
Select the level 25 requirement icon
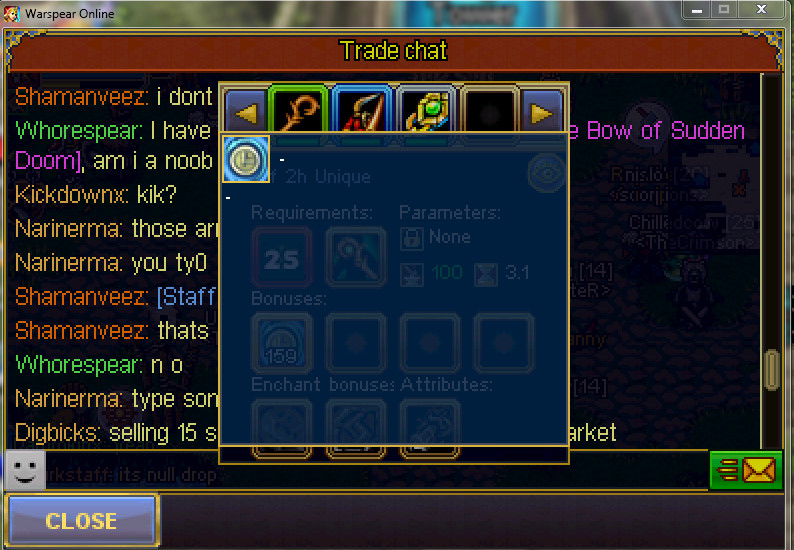point(282,259)
